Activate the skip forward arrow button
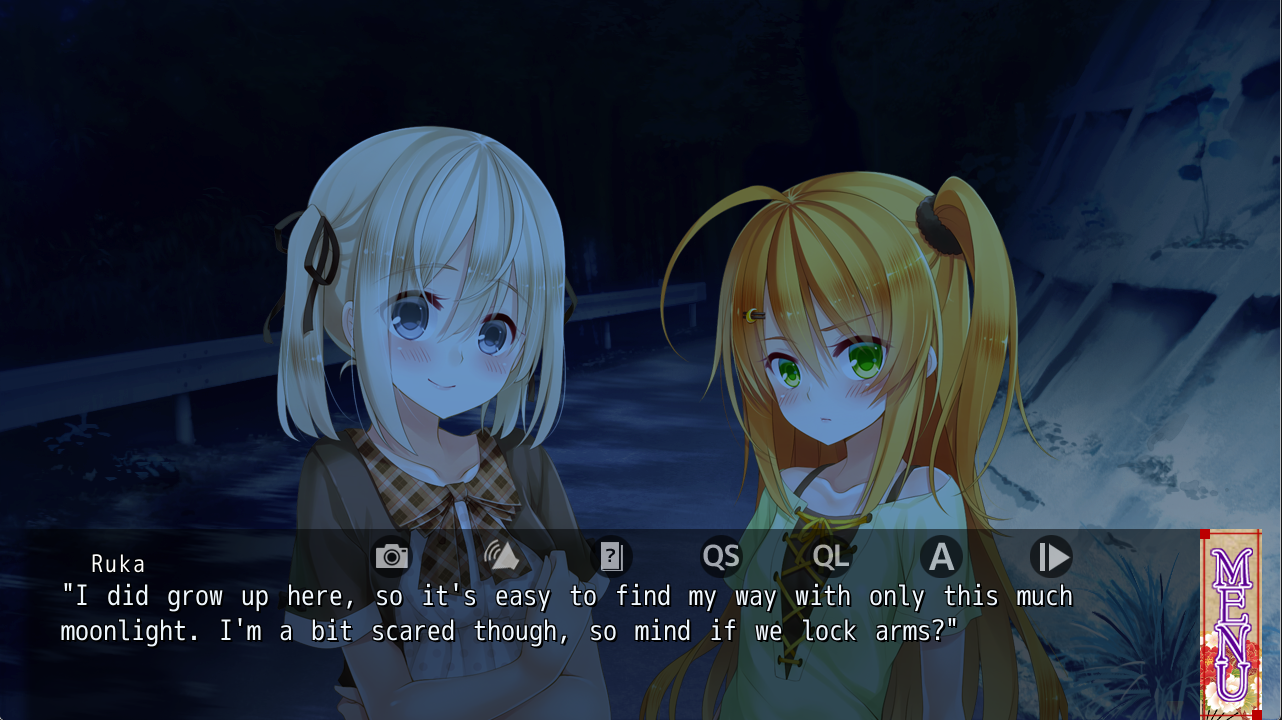Image resolution: width=1282 pixels, height=720 pixels. [1051, 556]
